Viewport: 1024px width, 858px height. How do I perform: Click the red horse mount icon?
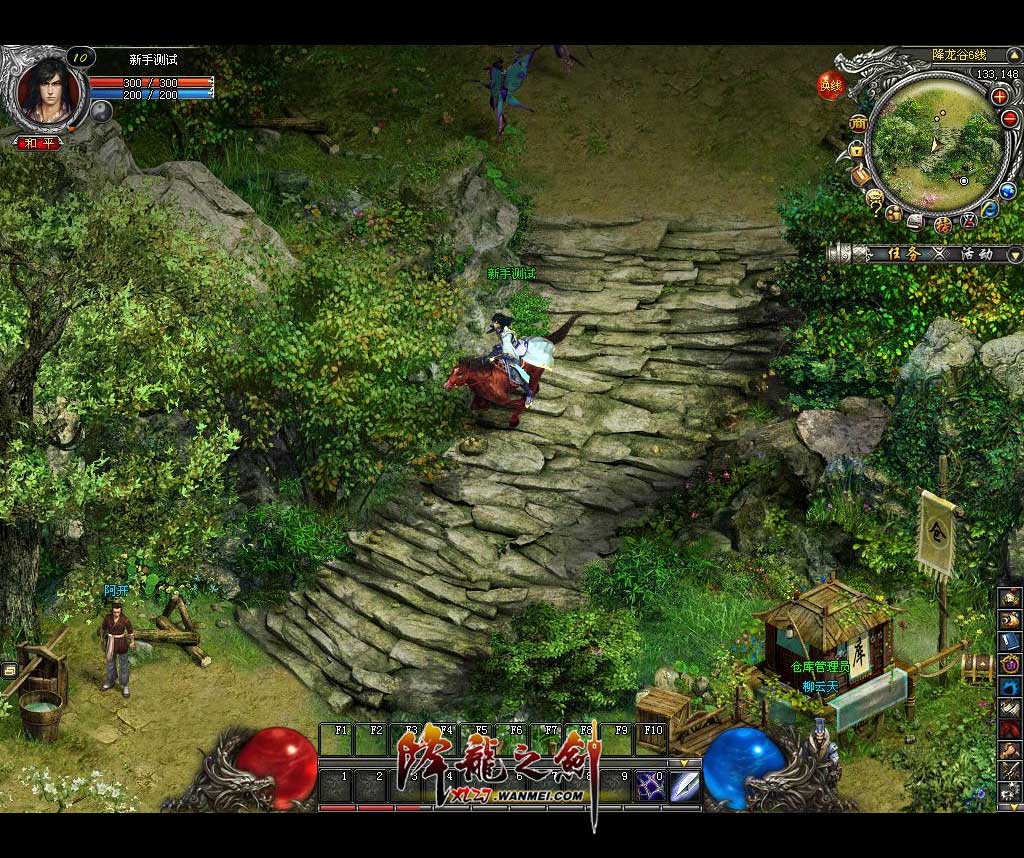click(1009, 729)
